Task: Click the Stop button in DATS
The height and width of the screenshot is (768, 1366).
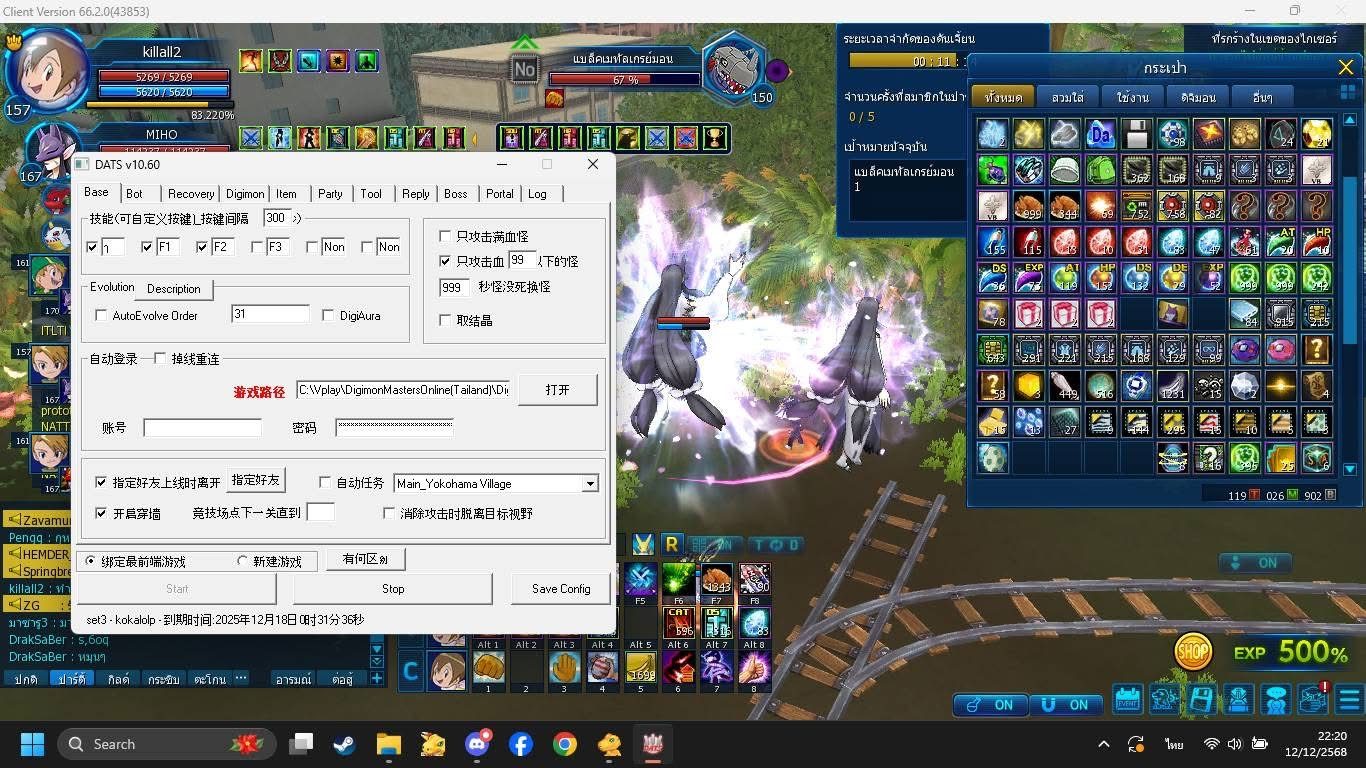Action: pyautogui.click(x=393, y=589)
